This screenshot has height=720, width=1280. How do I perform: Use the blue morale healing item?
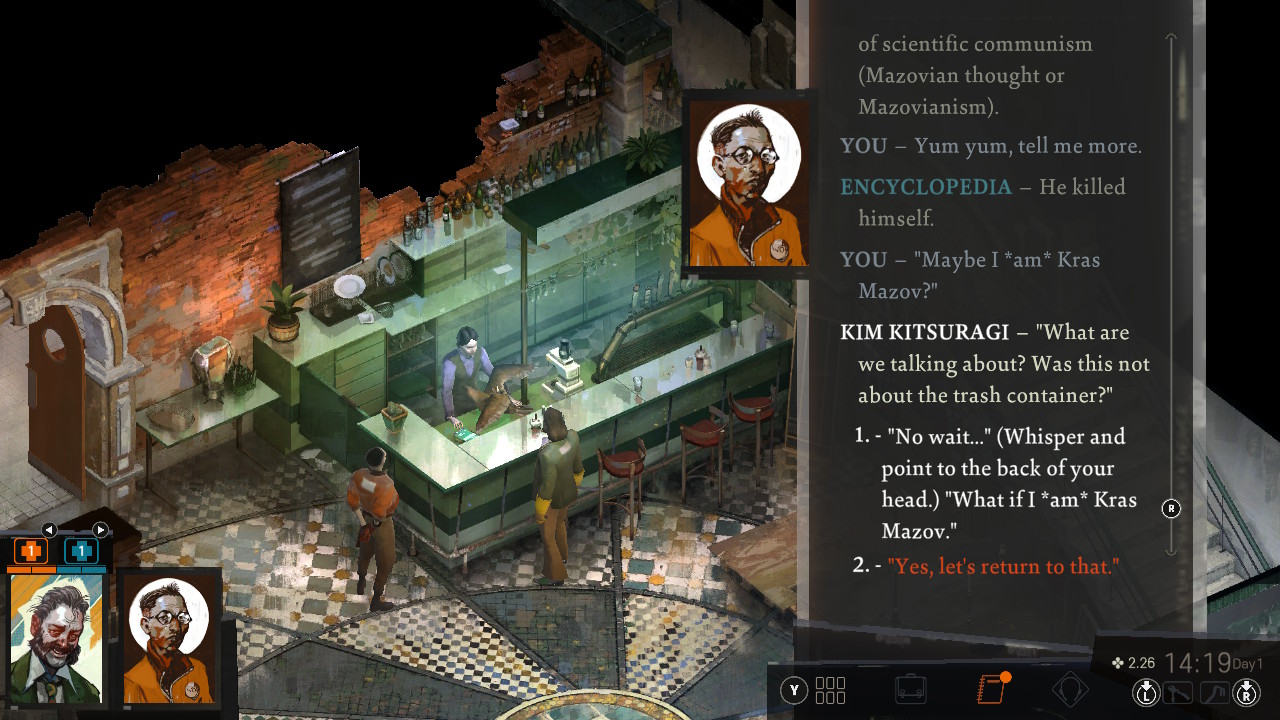(x=81, y=551)
